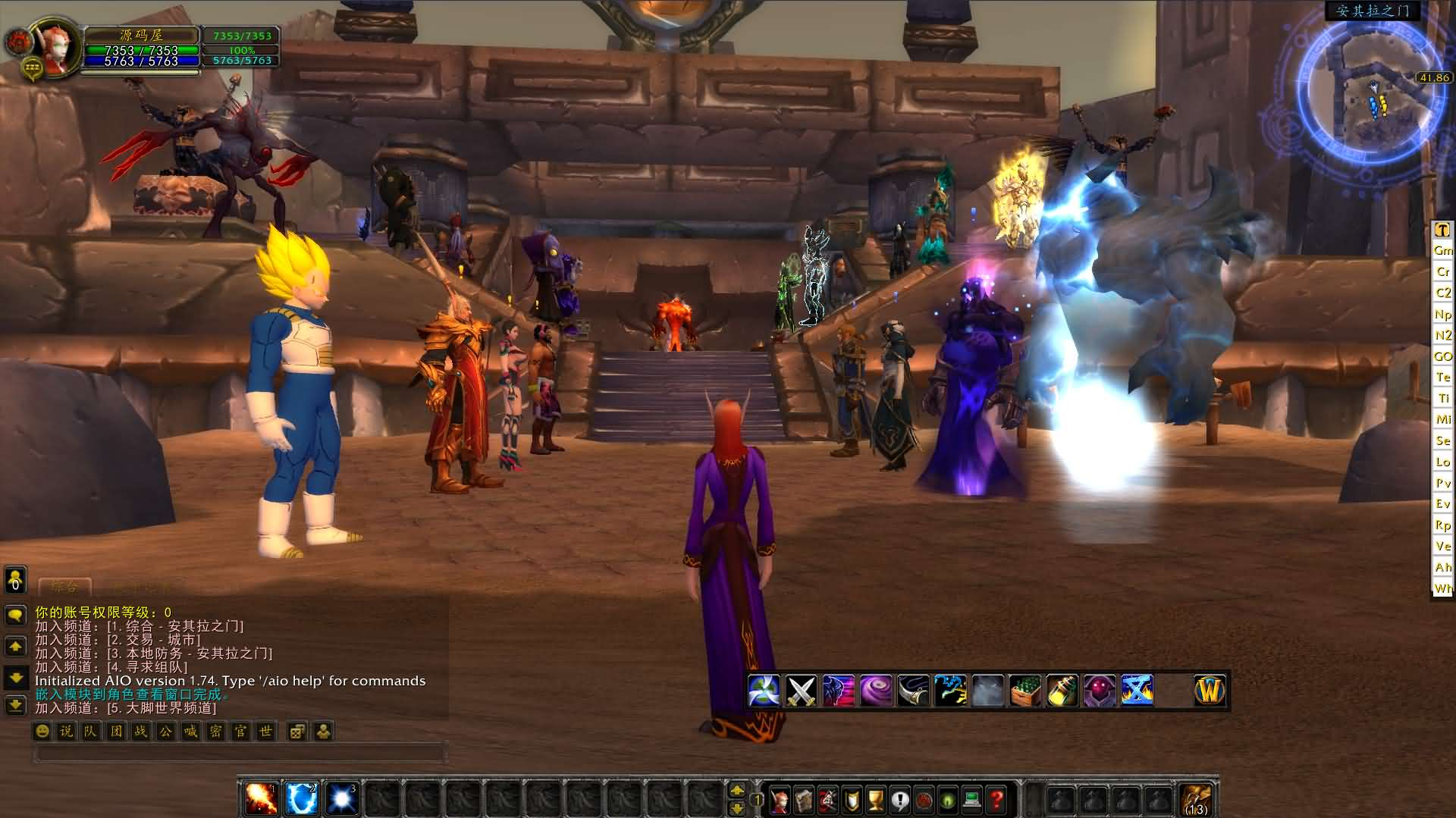Image resolution: width=1456 pixels, height=818 pixels.
Task: Open the spellbook micro button
Action: [803, 799]
